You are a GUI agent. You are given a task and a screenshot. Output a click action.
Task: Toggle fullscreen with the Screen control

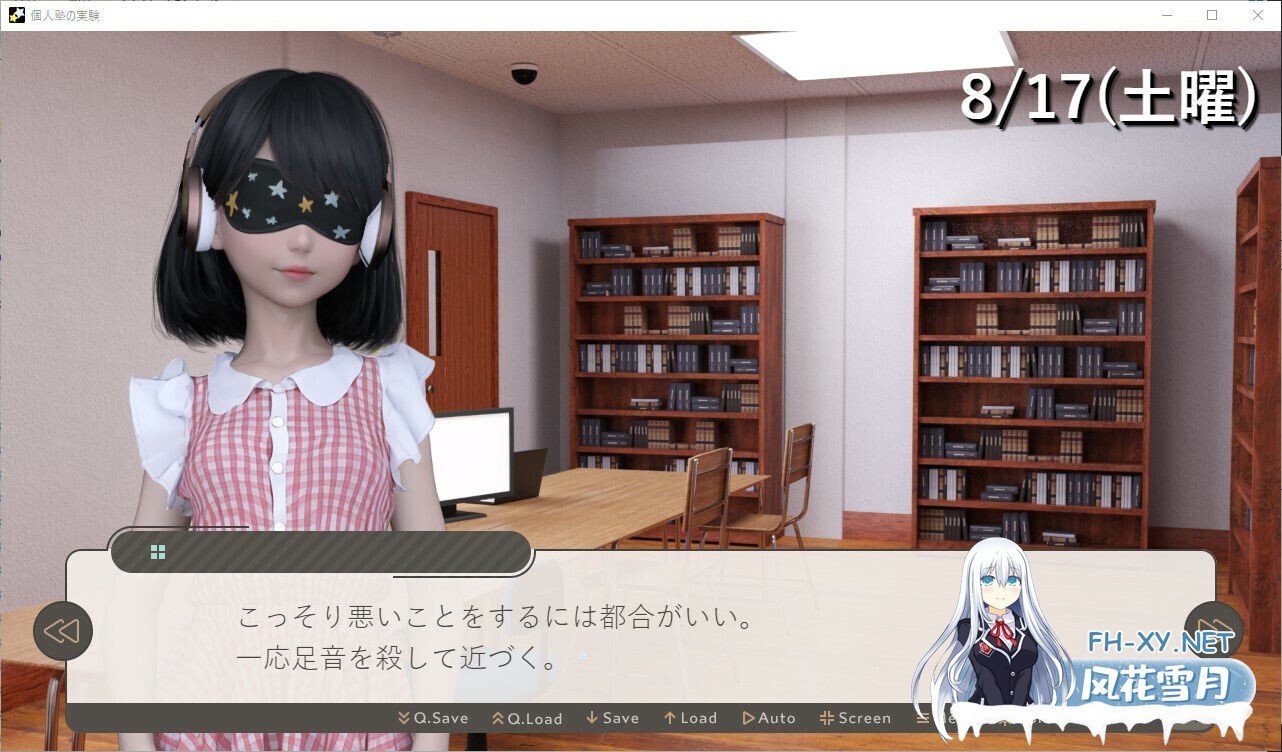(x=856, y=718)
